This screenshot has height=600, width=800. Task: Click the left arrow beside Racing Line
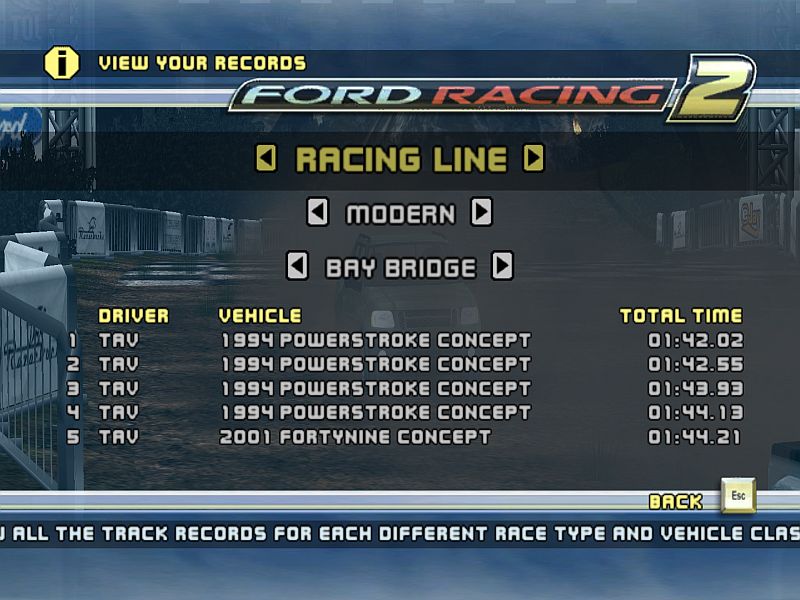[266, 159]
